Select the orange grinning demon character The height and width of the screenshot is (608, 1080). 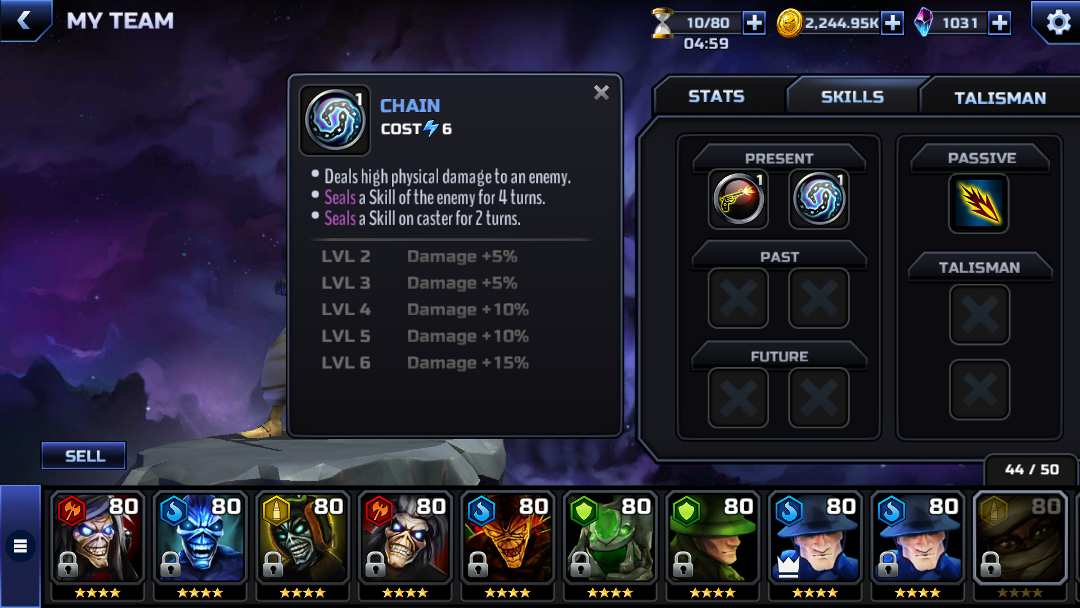click(508, 540)
